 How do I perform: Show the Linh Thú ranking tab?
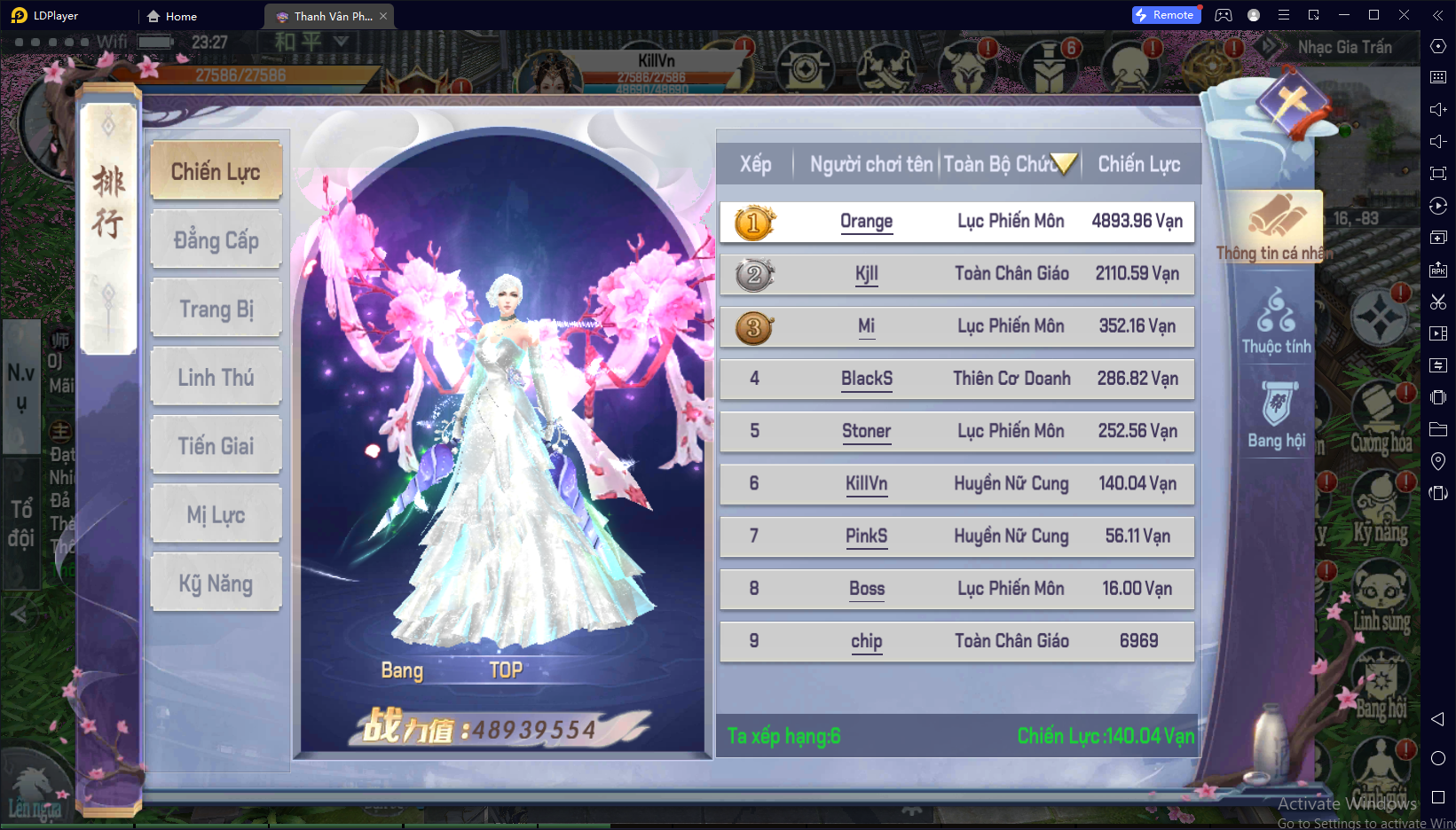click(x=216, y=378)
